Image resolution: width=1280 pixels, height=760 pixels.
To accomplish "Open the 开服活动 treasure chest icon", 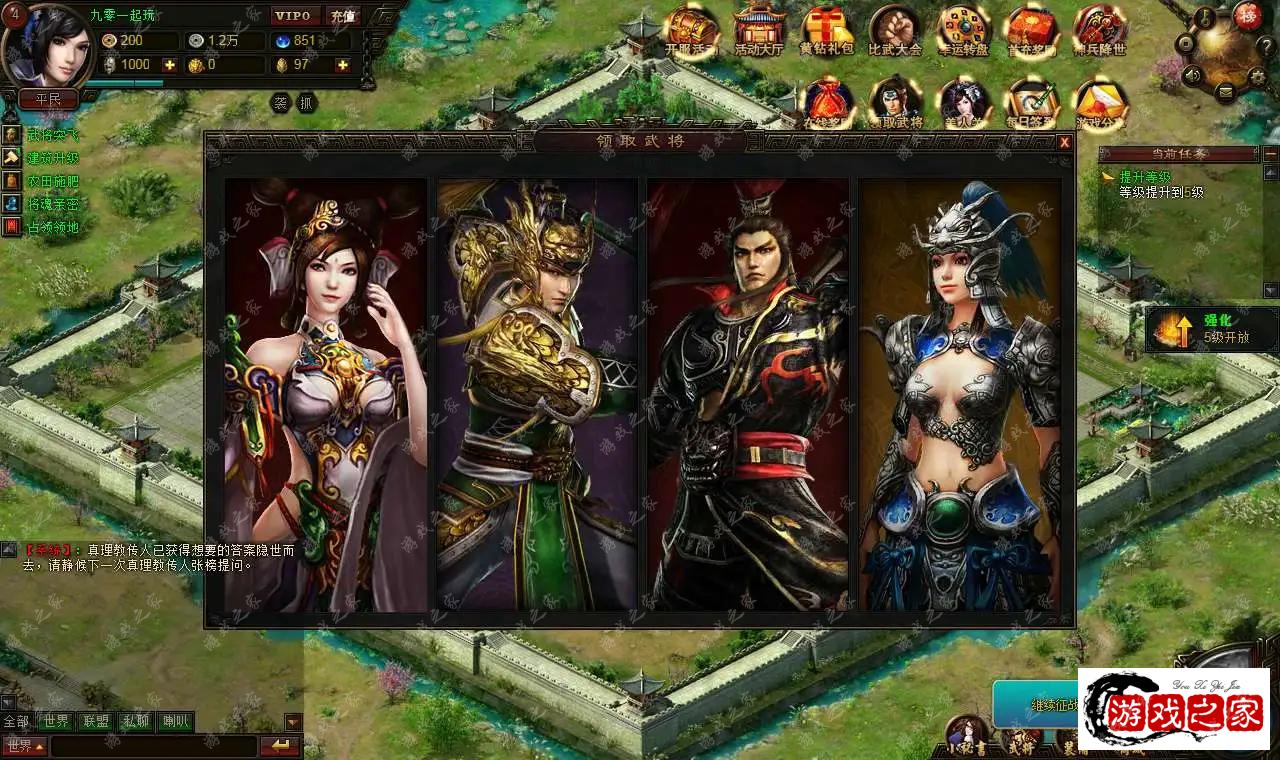I will coord(692,30).
